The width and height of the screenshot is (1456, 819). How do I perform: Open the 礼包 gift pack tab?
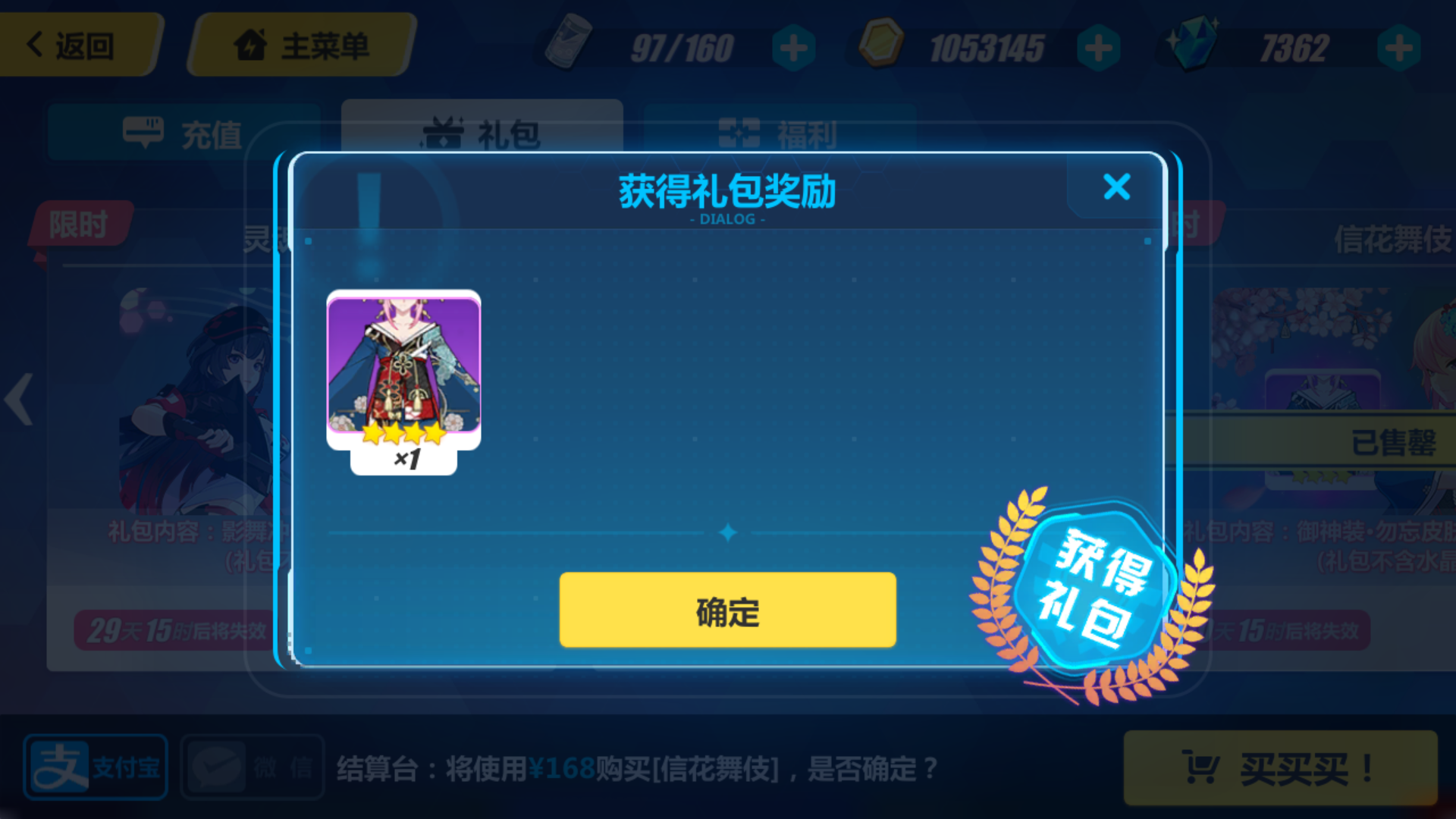click(x=483, y=133)
